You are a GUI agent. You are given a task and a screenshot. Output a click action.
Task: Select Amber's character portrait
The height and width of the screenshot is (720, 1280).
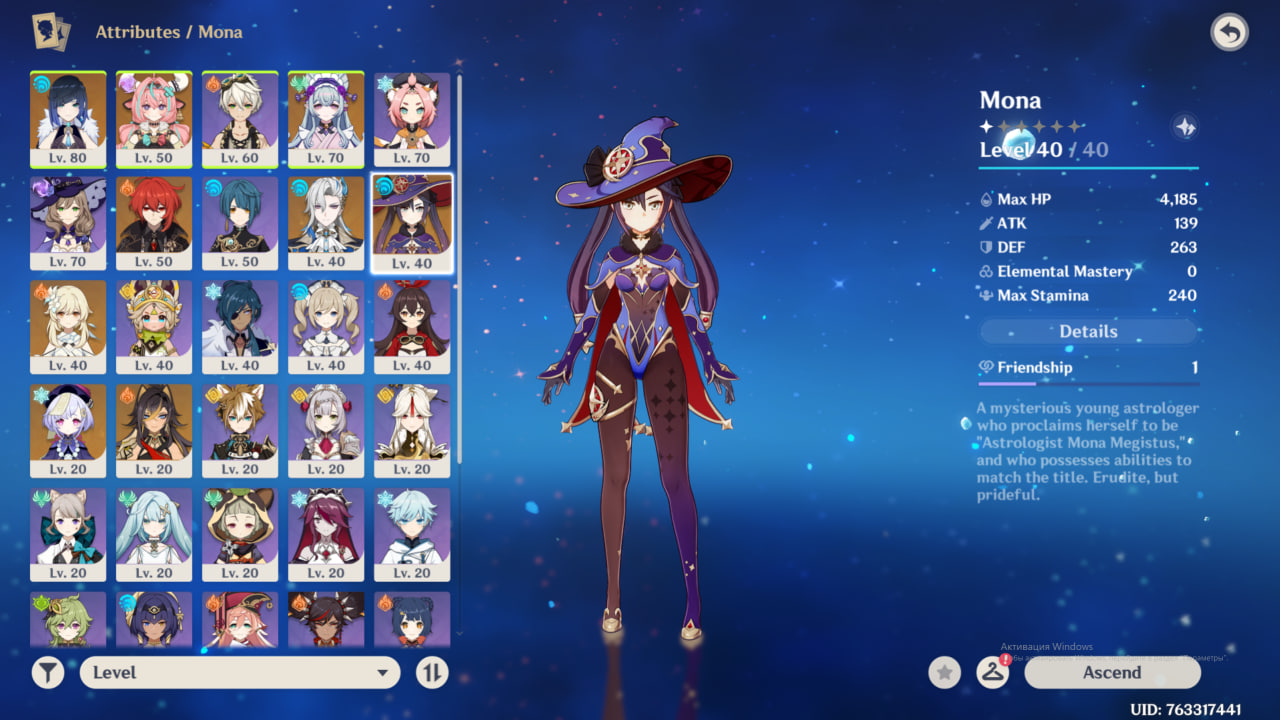coord(412,327)
